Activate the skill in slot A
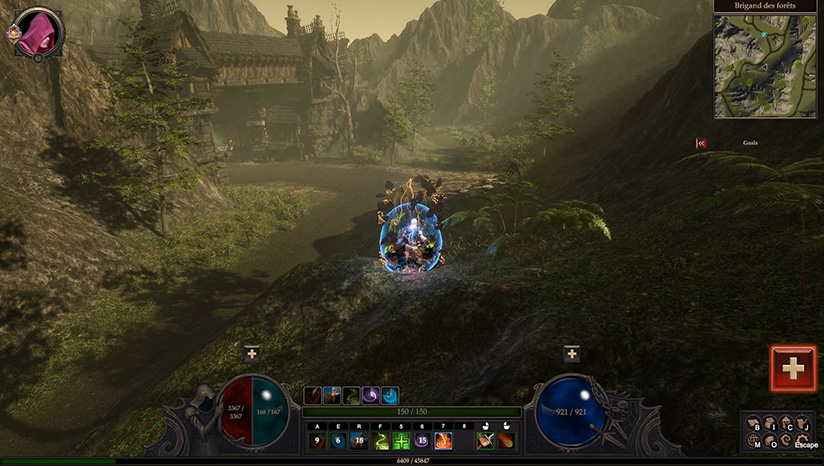Viewport: 824px width, 466px height. pos(317,440)
